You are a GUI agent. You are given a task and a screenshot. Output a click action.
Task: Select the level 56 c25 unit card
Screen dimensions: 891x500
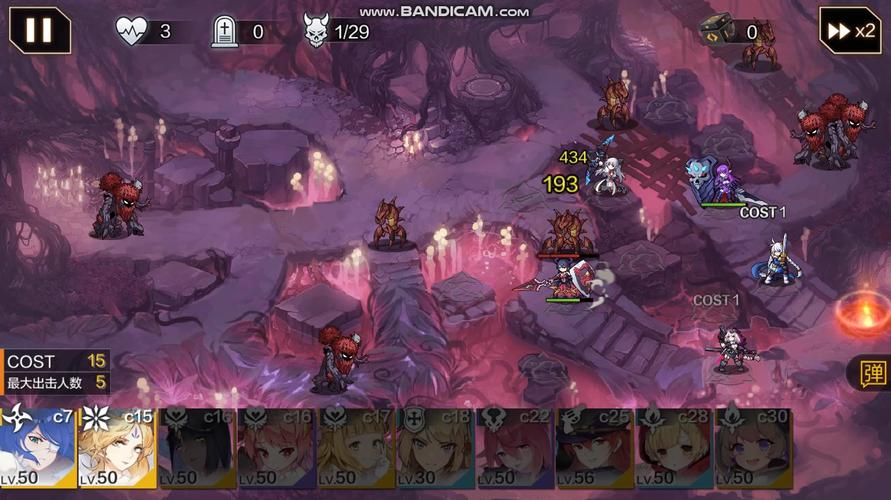[595, 448]
